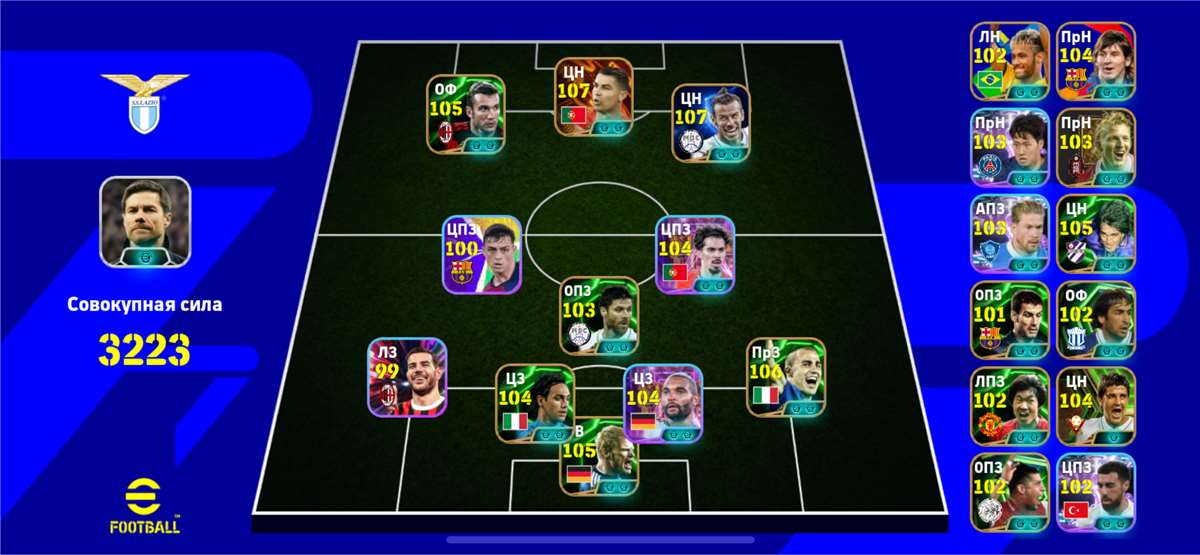Choose the ОФ 102 substitute card
This screenshot has height=555, width=1200.
pyautogui.click(x=1096, y=320)
